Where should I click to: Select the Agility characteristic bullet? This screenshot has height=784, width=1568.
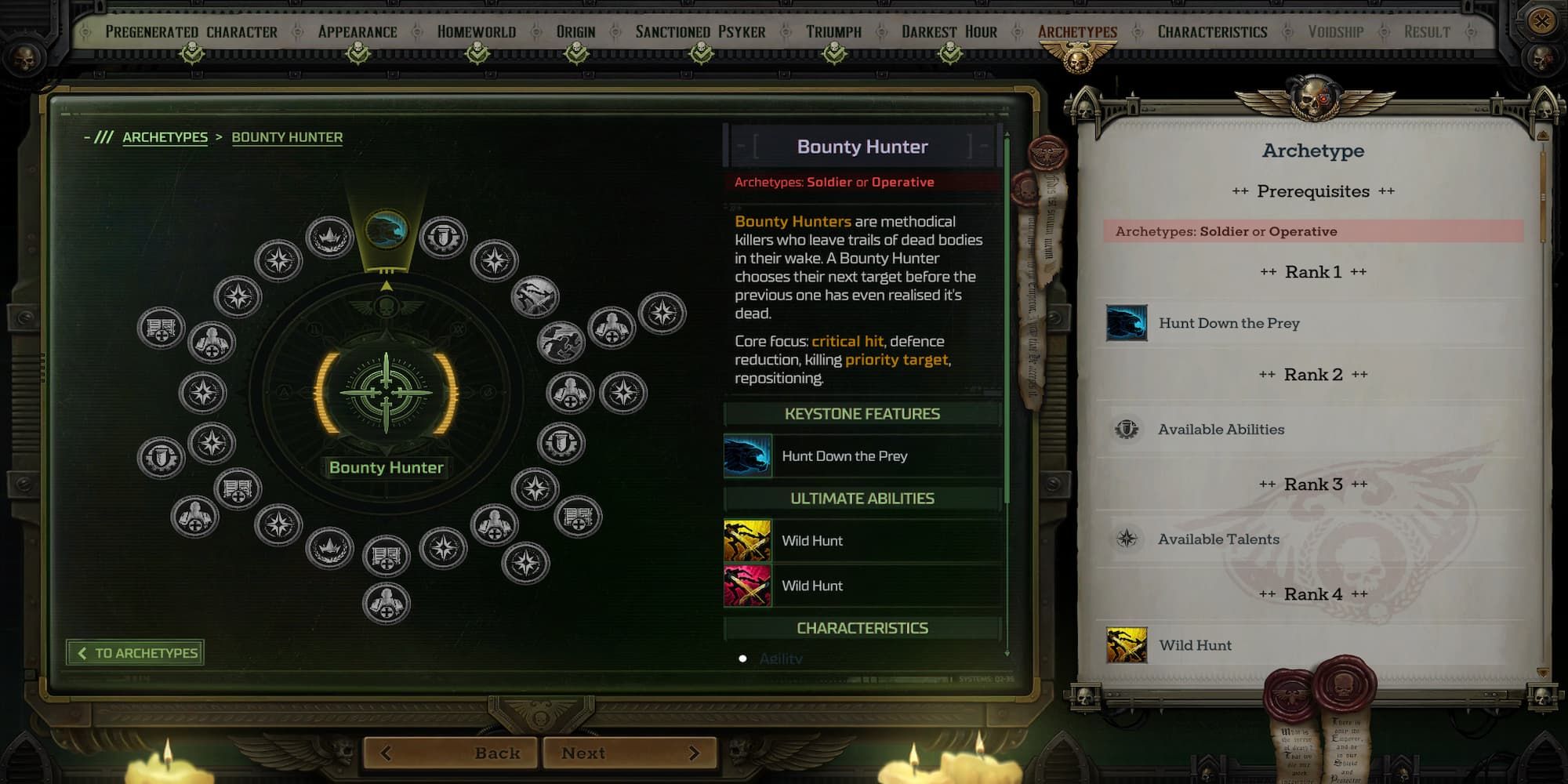(743, 659)
